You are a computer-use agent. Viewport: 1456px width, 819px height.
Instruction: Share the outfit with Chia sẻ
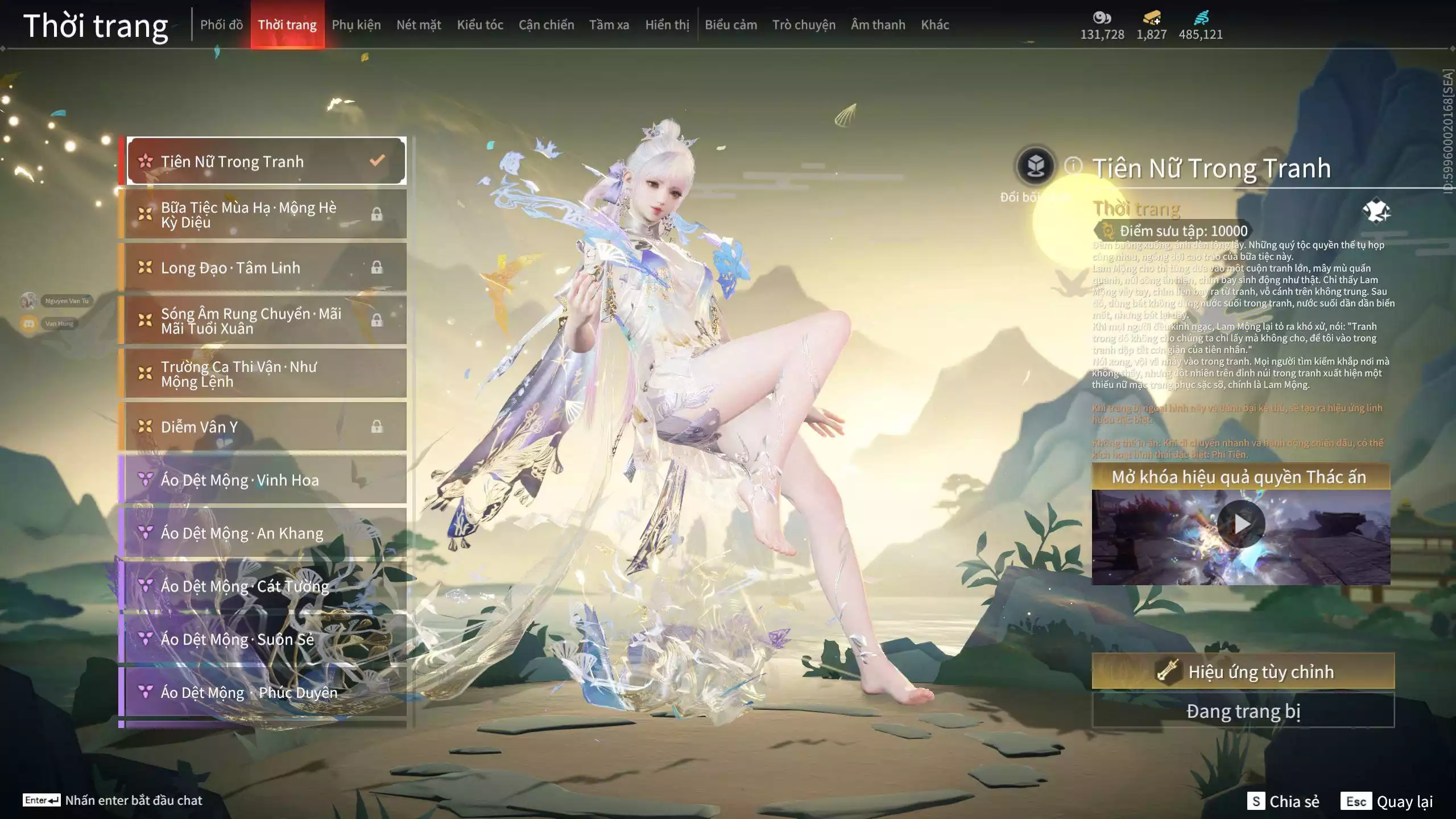coord(1284,801)
